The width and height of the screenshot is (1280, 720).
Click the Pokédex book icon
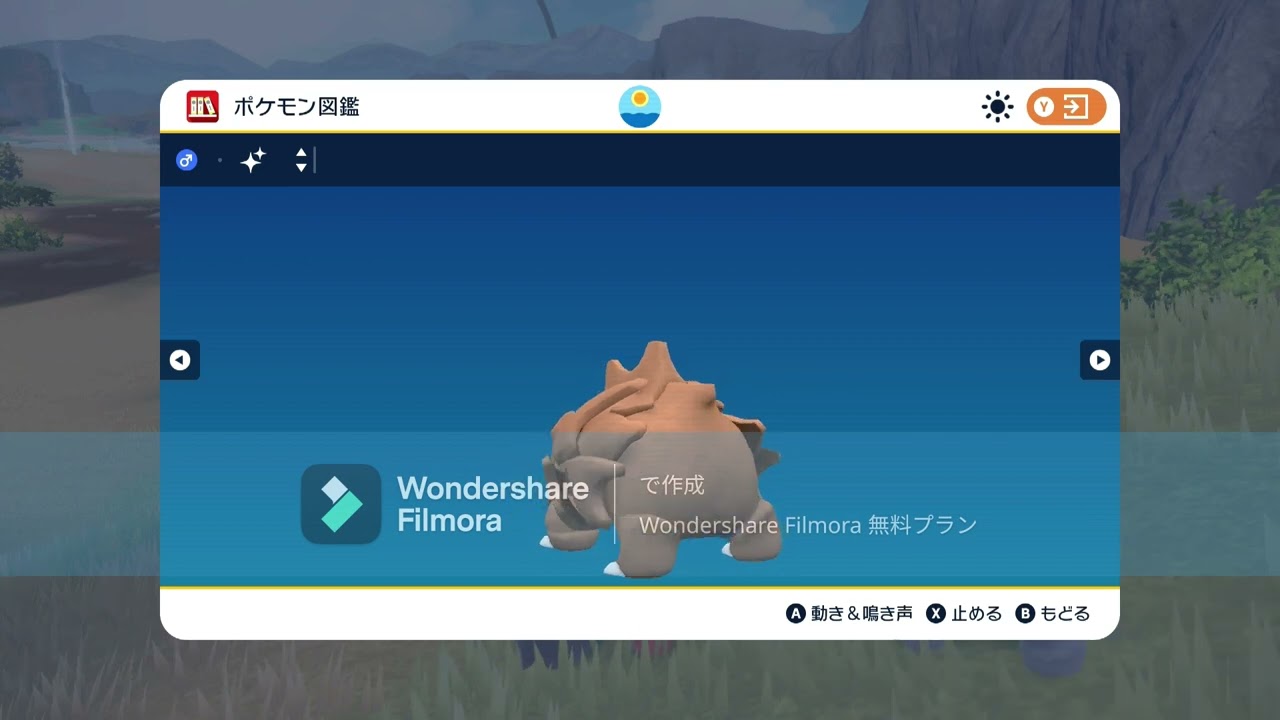coord(201,106)
